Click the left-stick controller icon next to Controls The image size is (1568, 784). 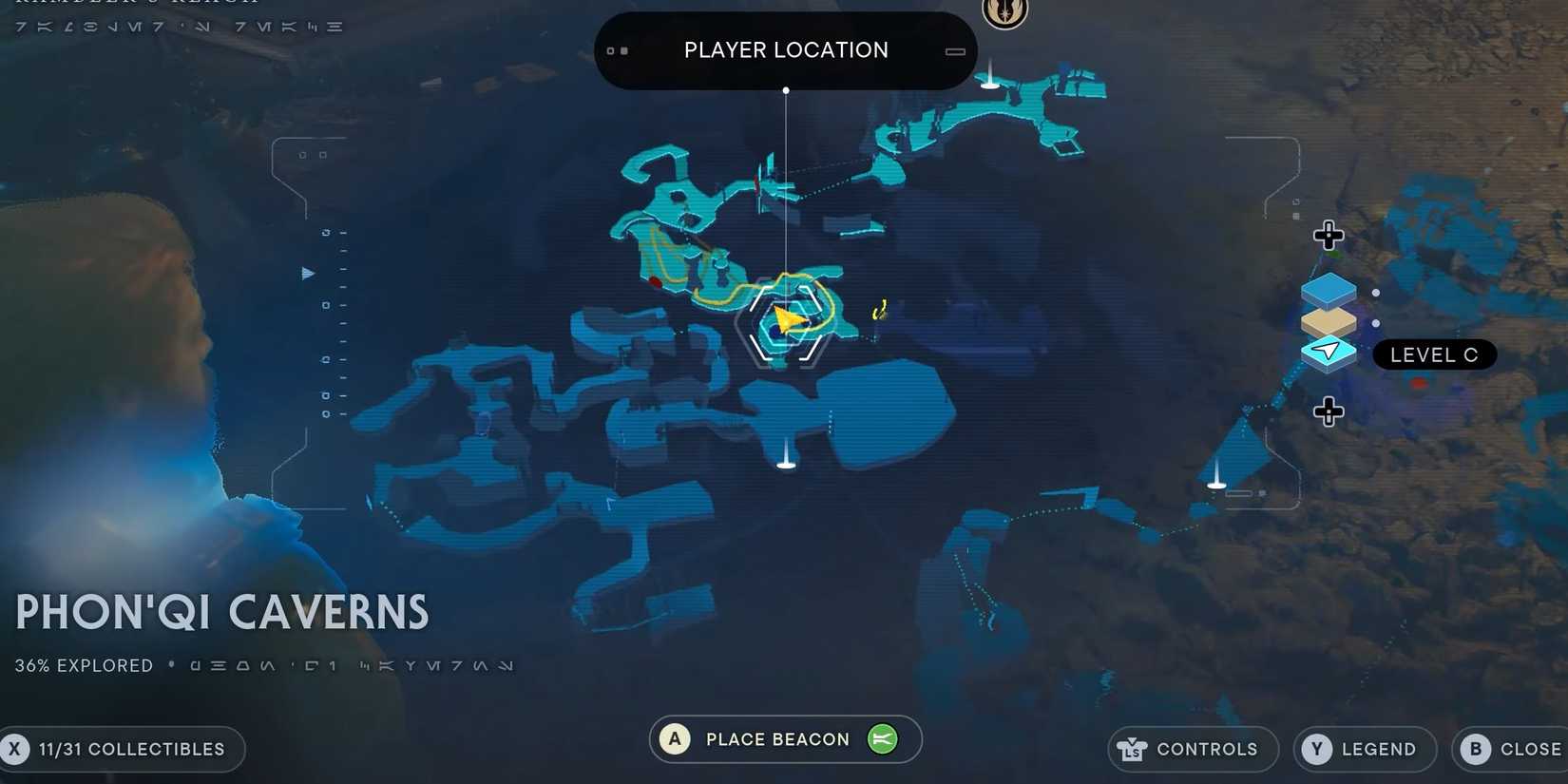(1132, 749)
